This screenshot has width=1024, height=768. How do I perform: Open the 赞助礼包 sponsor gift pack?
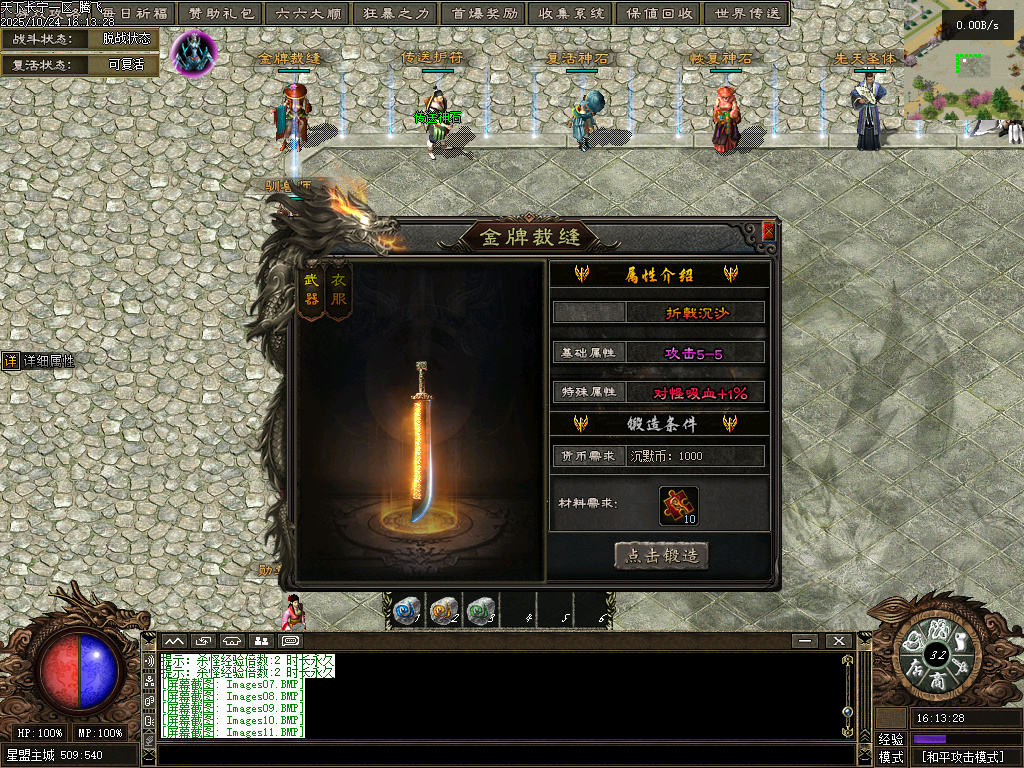coord(221,13)
